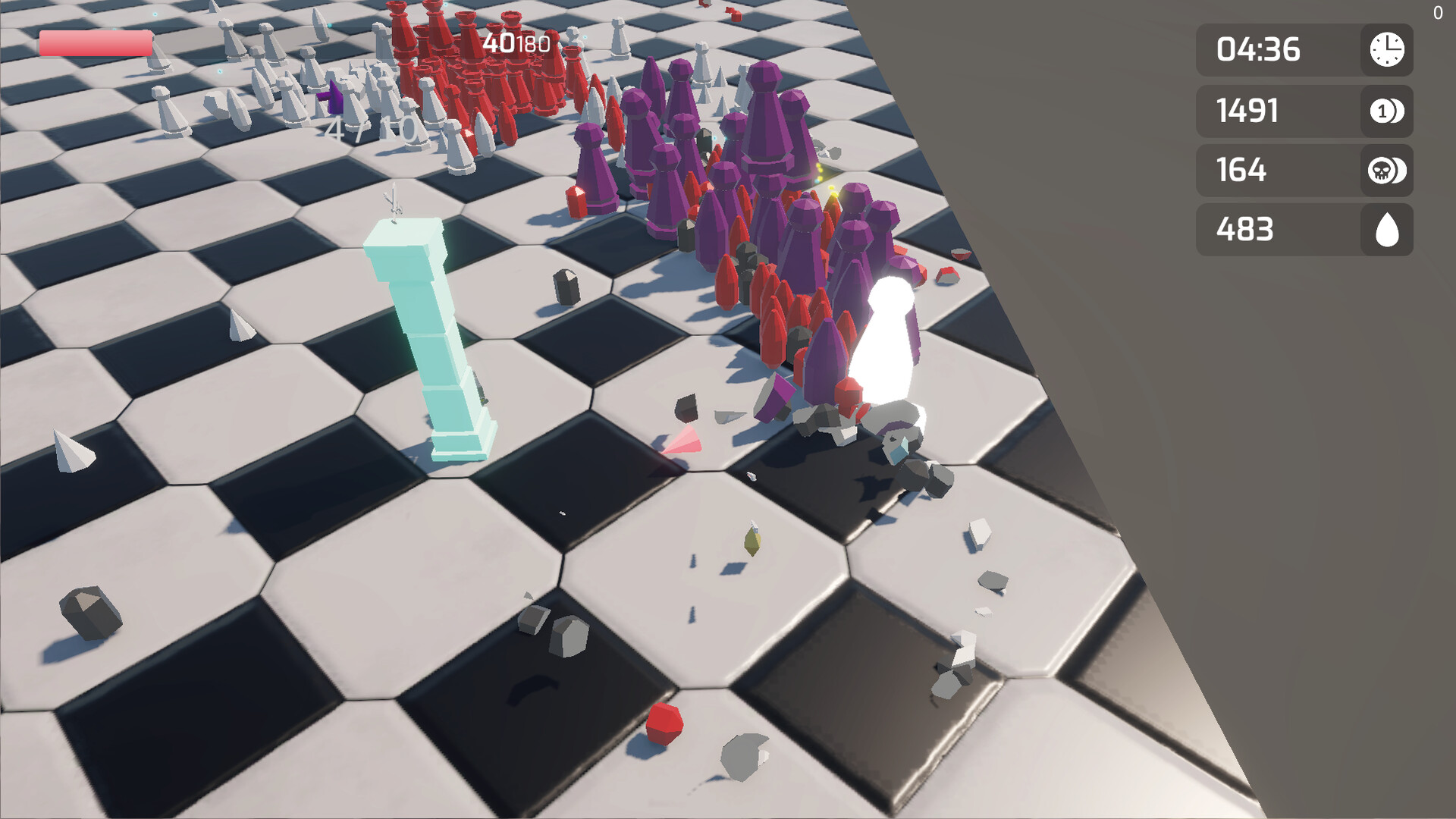Click the purple flag among white pawns
Image resolution: width=1456 pixels, height=819 pixels.
[x=332, y=96]
